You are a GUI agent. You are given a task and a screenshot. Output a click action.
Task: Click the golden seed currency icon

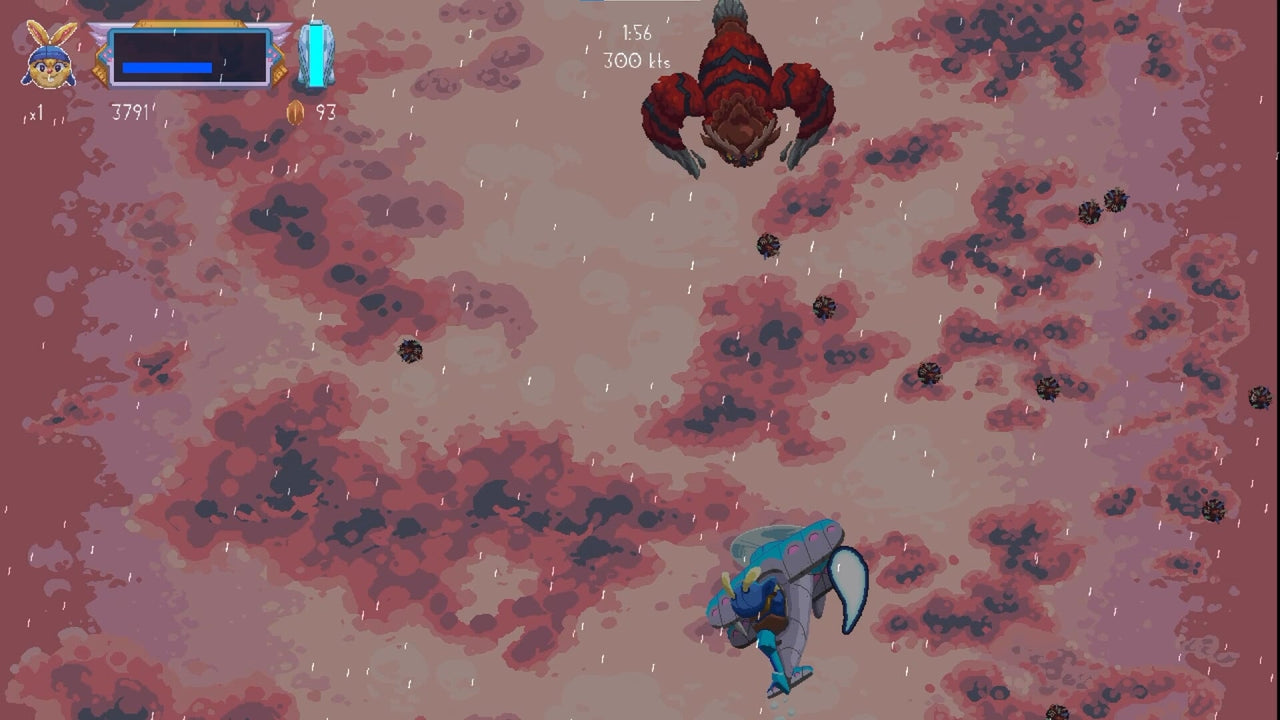tap(296, 112)
